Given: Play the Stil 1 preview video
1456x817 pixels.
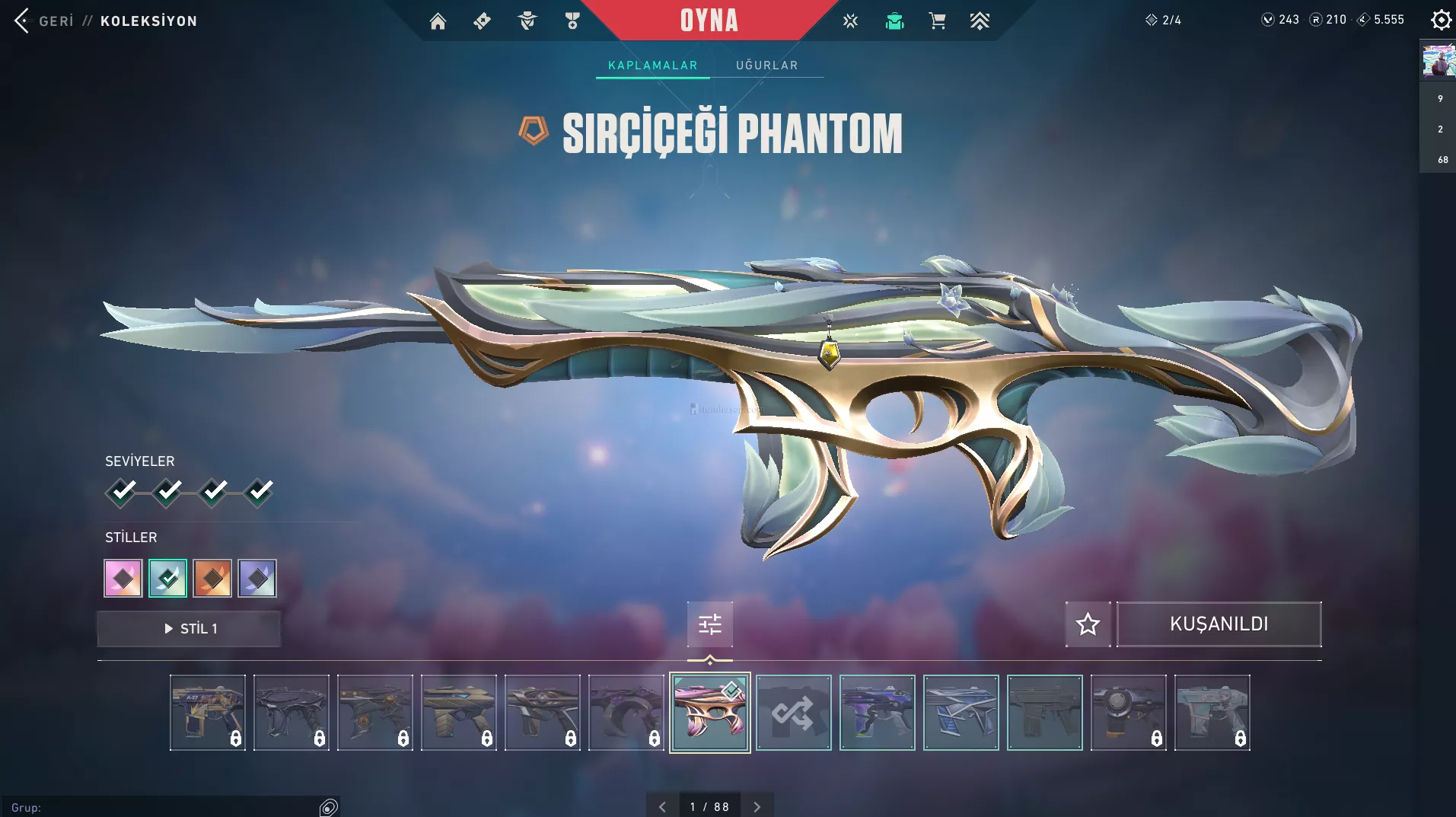Looking at the screenshot, I should pos(190,629).
